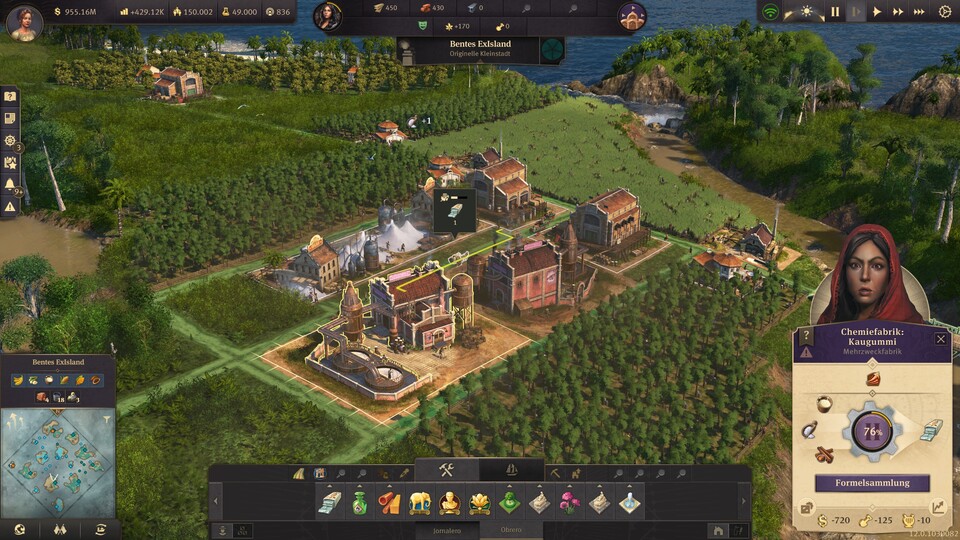The width and height of the screenshot is (960, 540).
Task: Open the Formelsammlung recipe collection
Action: [x=872, y=483]
